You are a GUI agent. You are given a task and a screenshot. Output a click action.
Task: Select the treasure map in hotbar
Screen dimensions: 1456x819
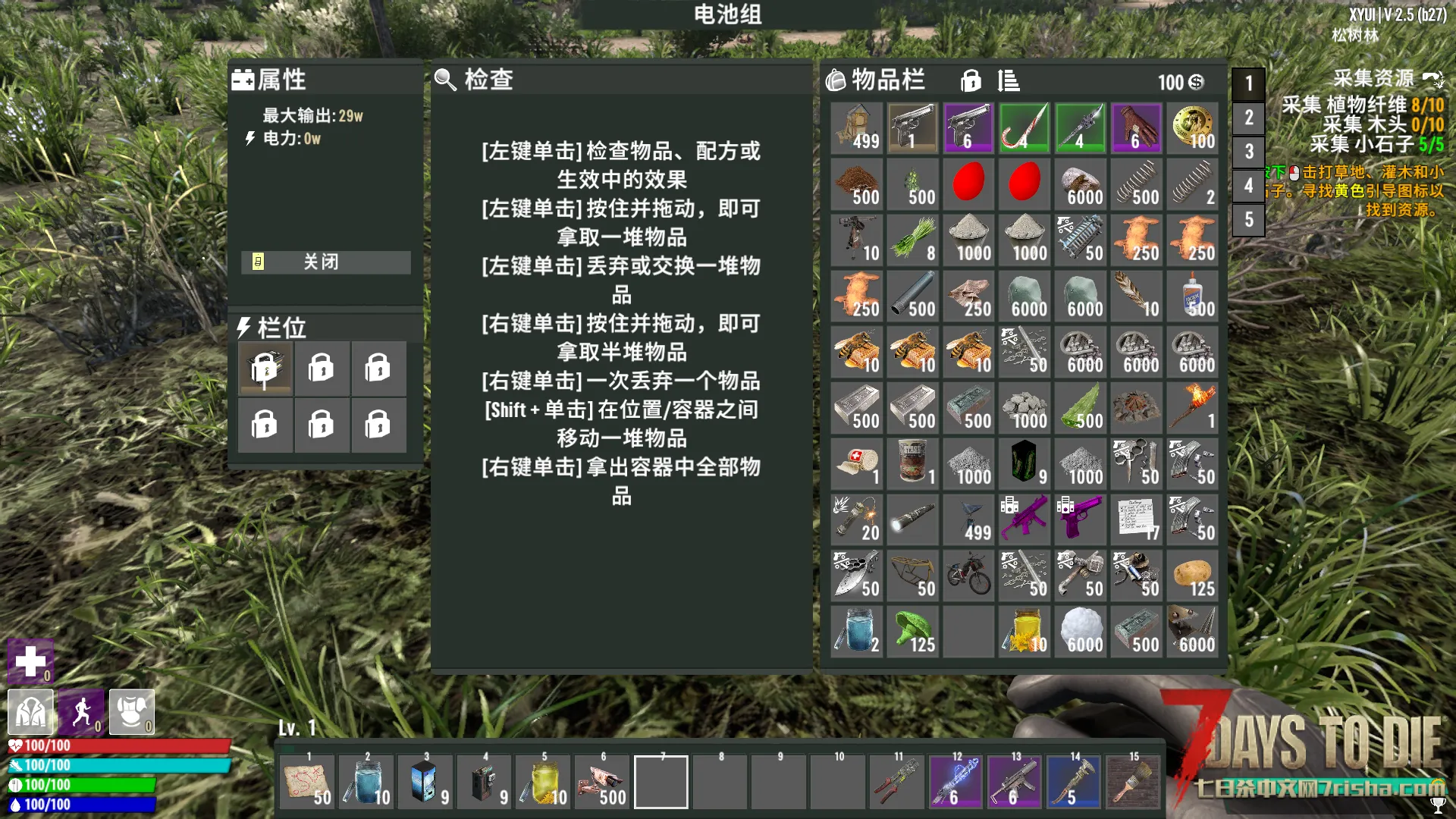coord(307,782)
